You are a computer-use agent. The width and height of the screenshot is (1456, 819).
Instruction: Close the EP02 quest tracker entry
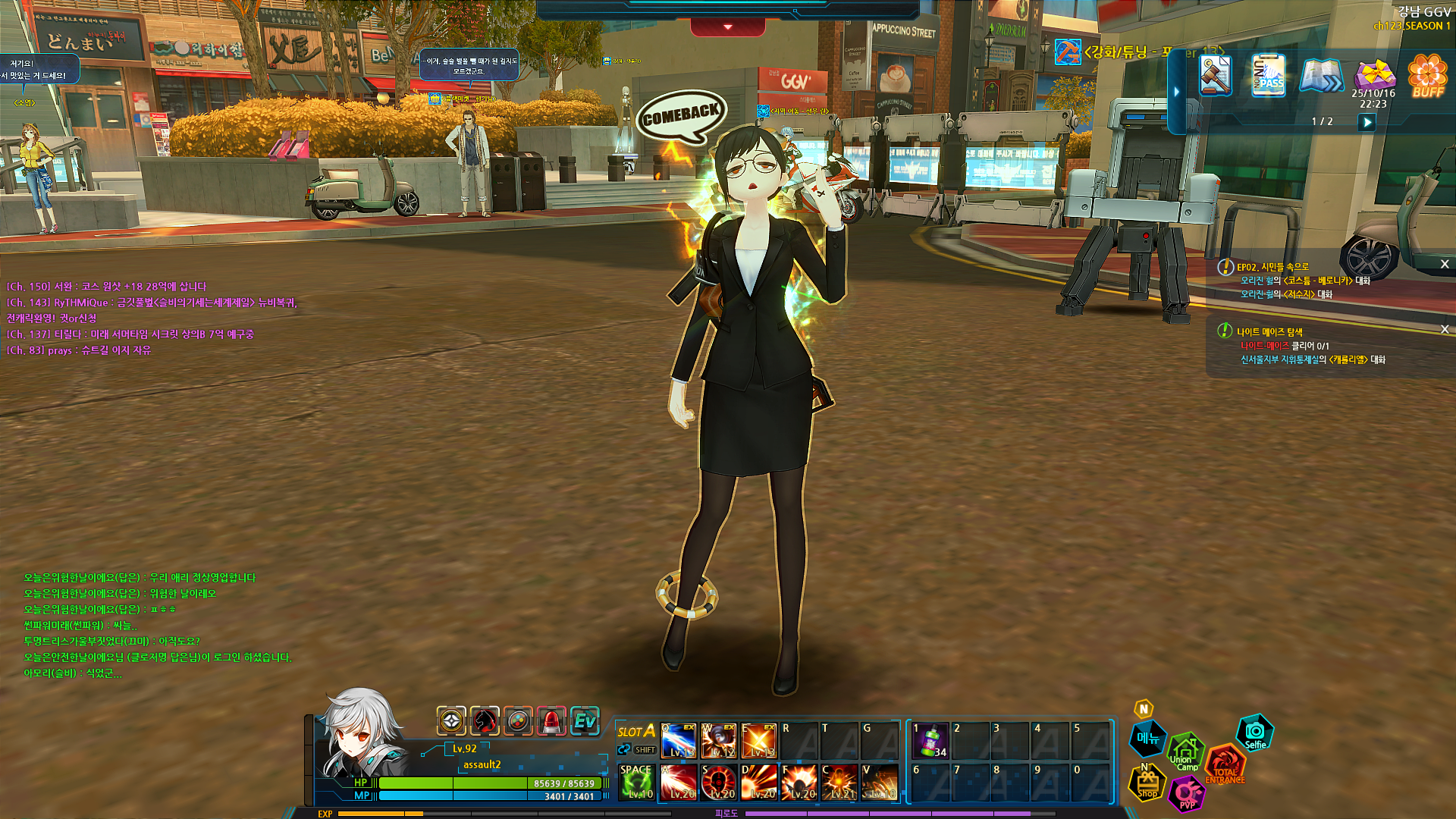[1445, 265]
